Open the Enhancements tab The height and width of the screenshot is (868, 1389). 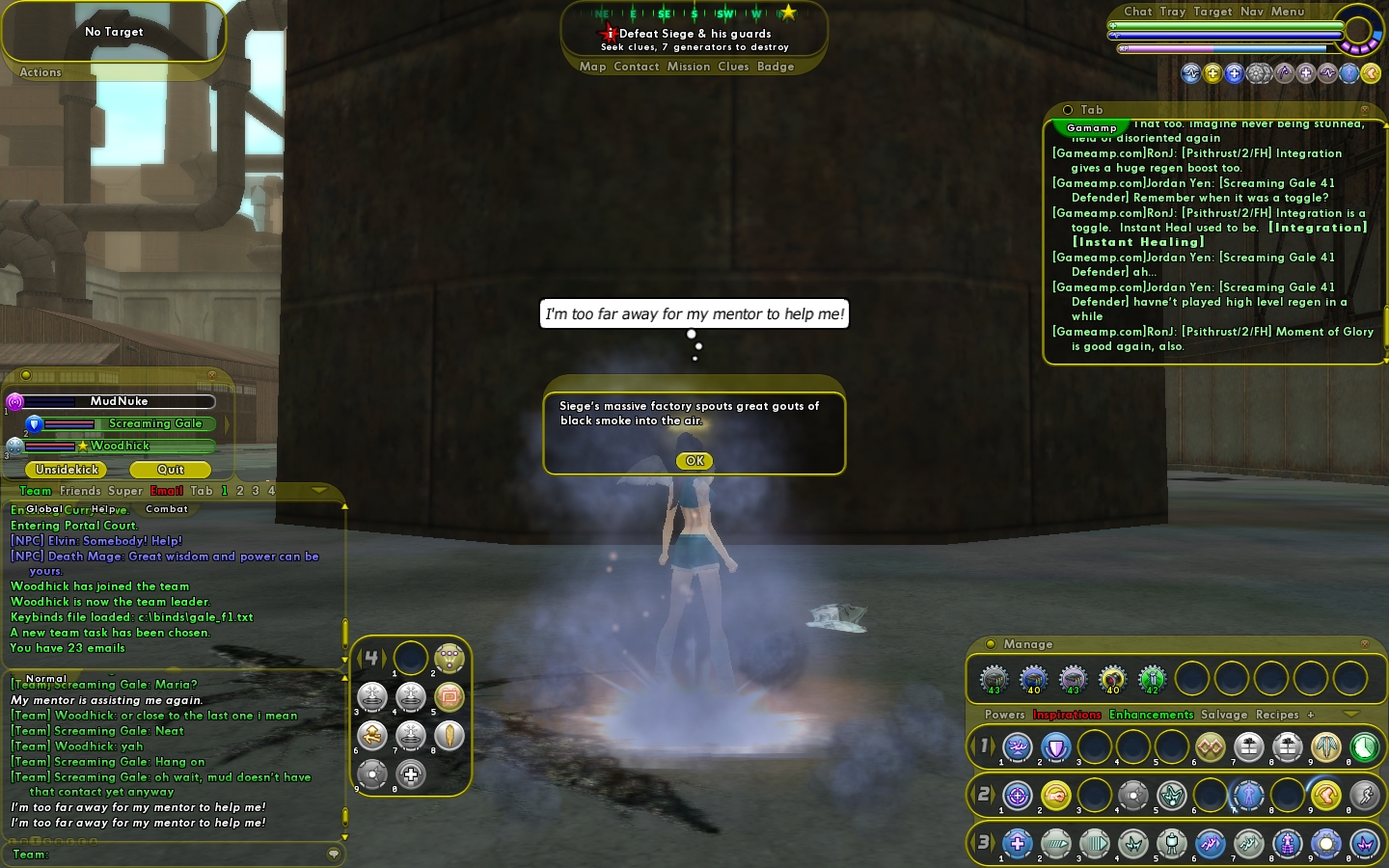1151,715
